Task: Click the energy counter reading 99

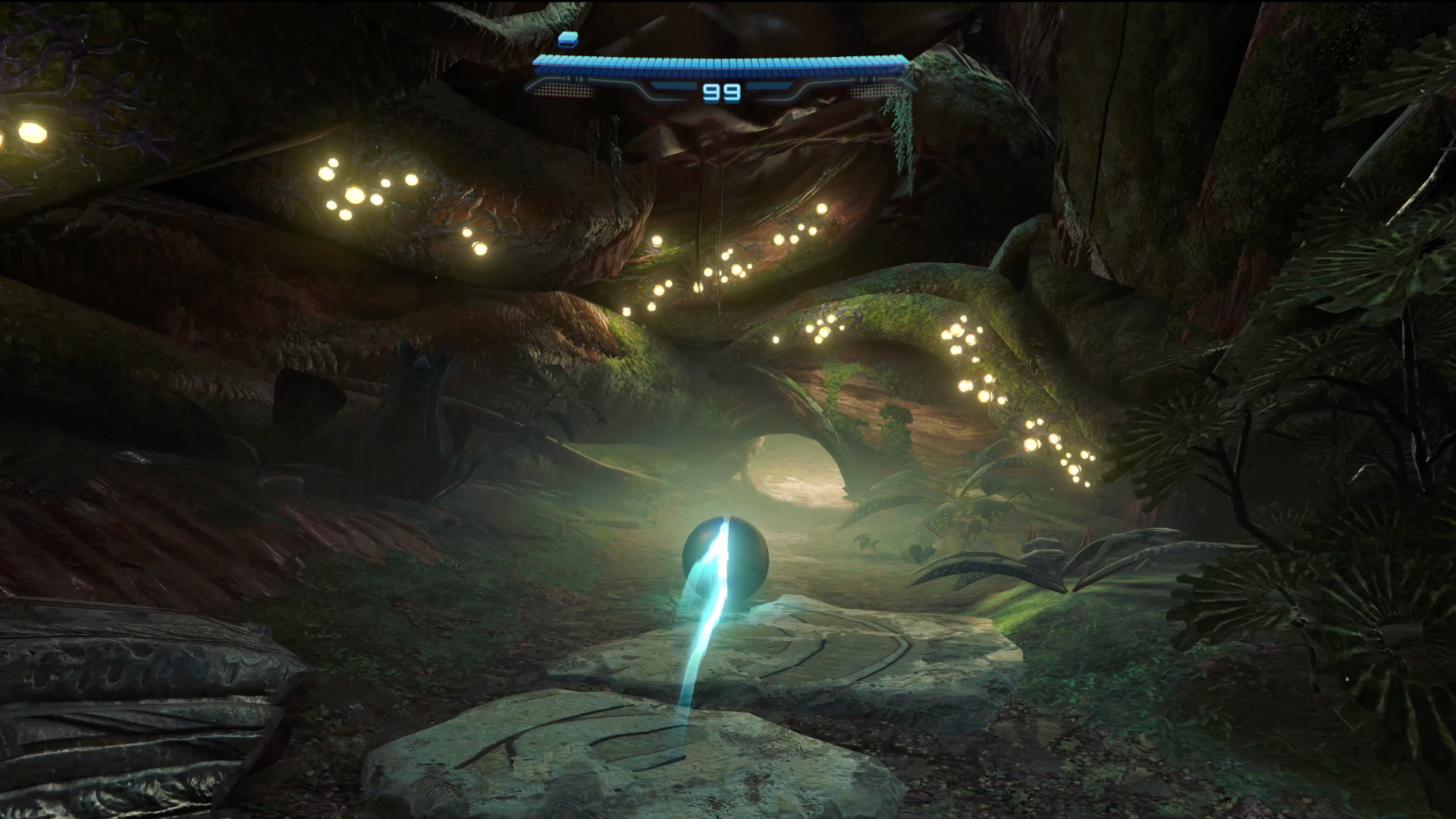Action: (720, 93)
